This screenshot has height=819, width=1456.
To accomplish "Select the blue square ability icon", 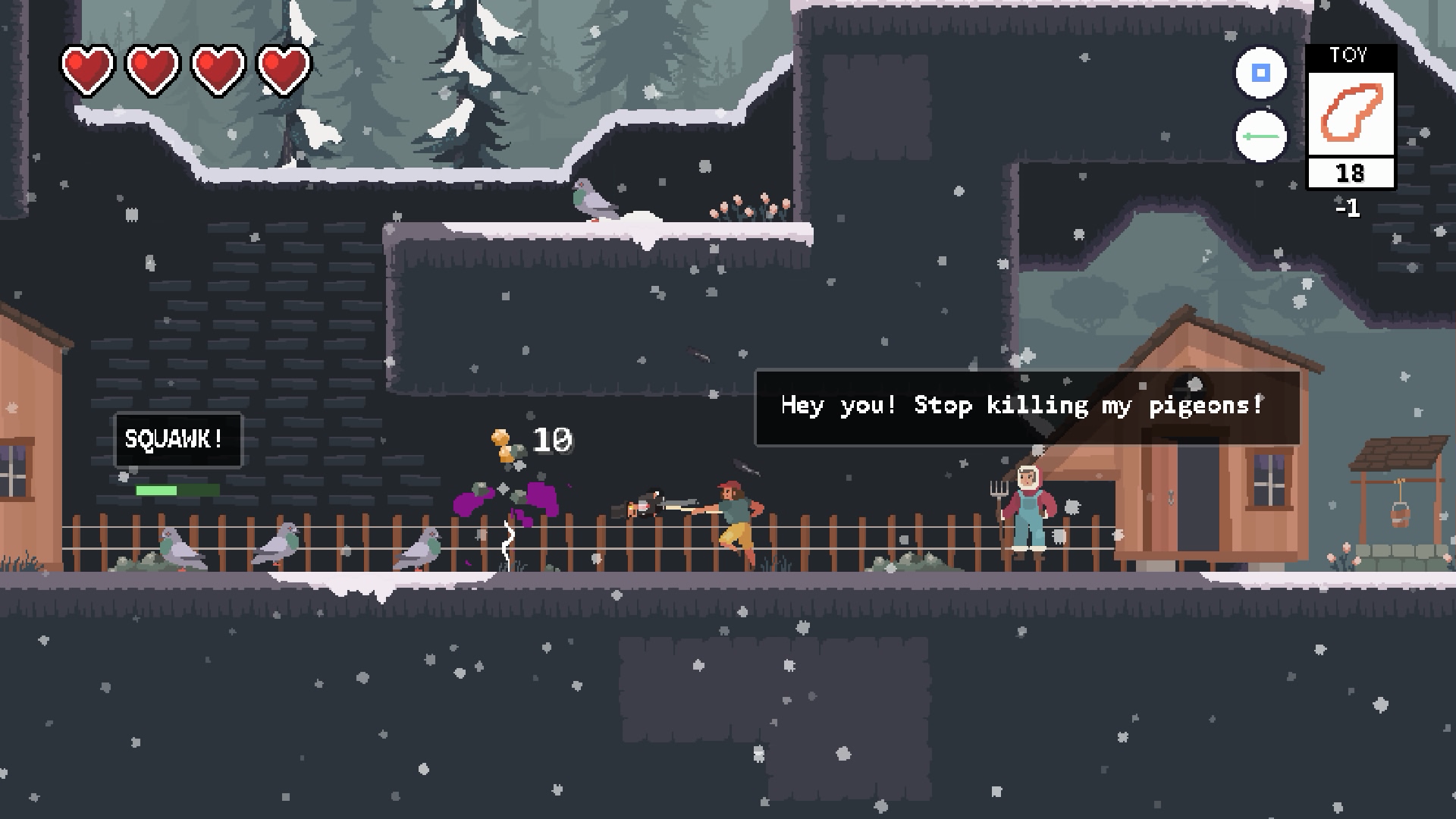I will pyautogui.click(x=1261, y=73).
